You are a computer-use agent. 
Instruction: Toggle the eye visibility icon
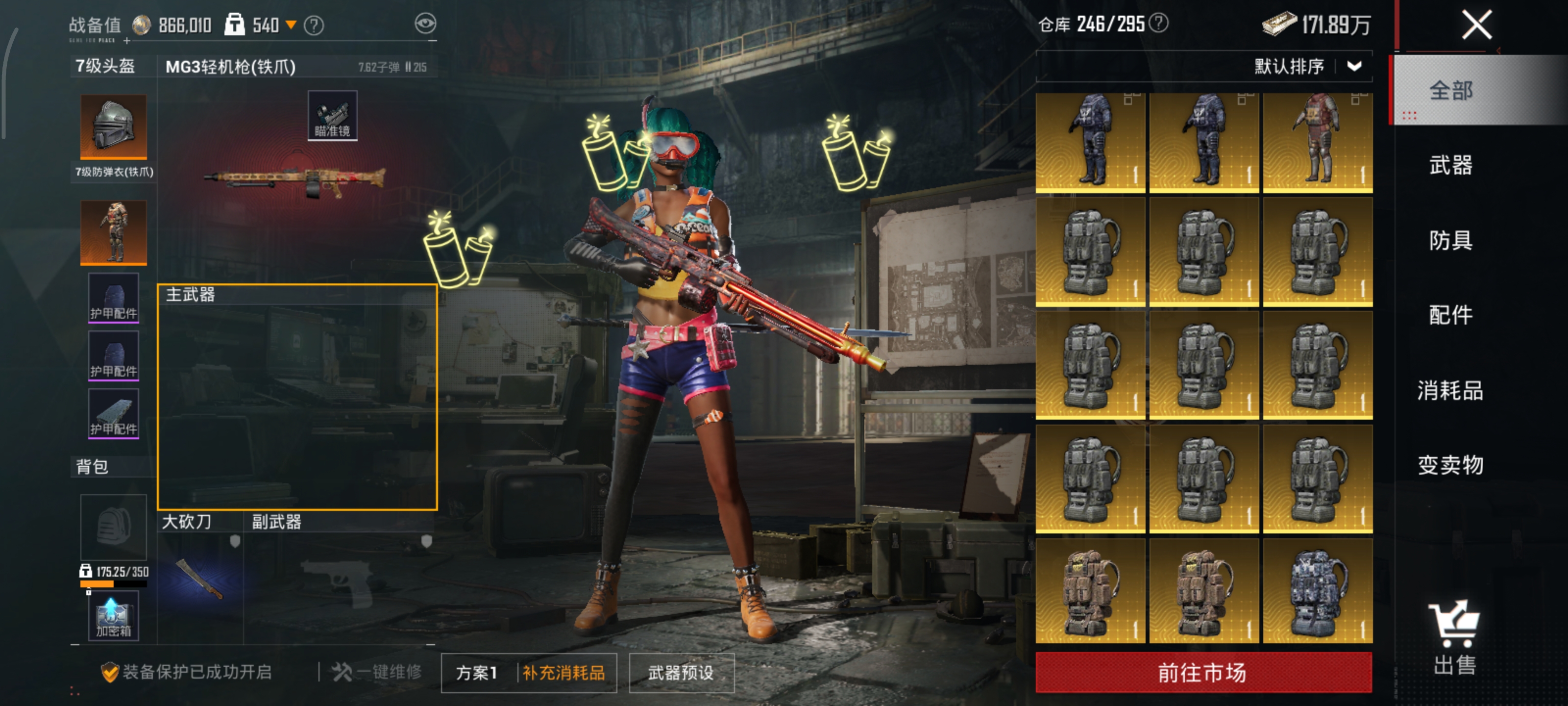pyautogui.click(x=425, y=24)
